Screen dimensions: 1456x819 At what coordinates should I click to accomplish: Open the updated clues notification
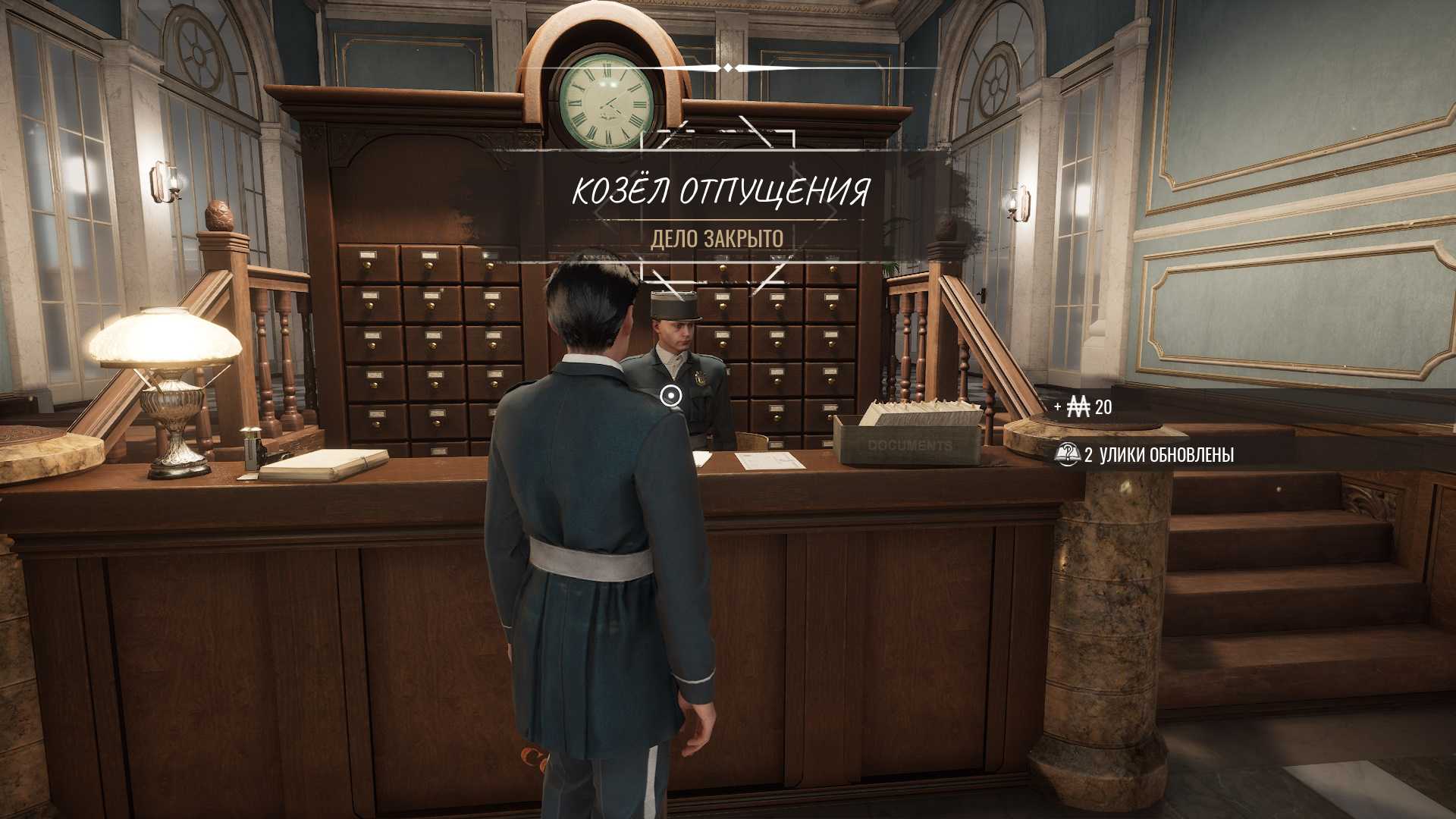pyautogui.click(x=1145, y=455)
